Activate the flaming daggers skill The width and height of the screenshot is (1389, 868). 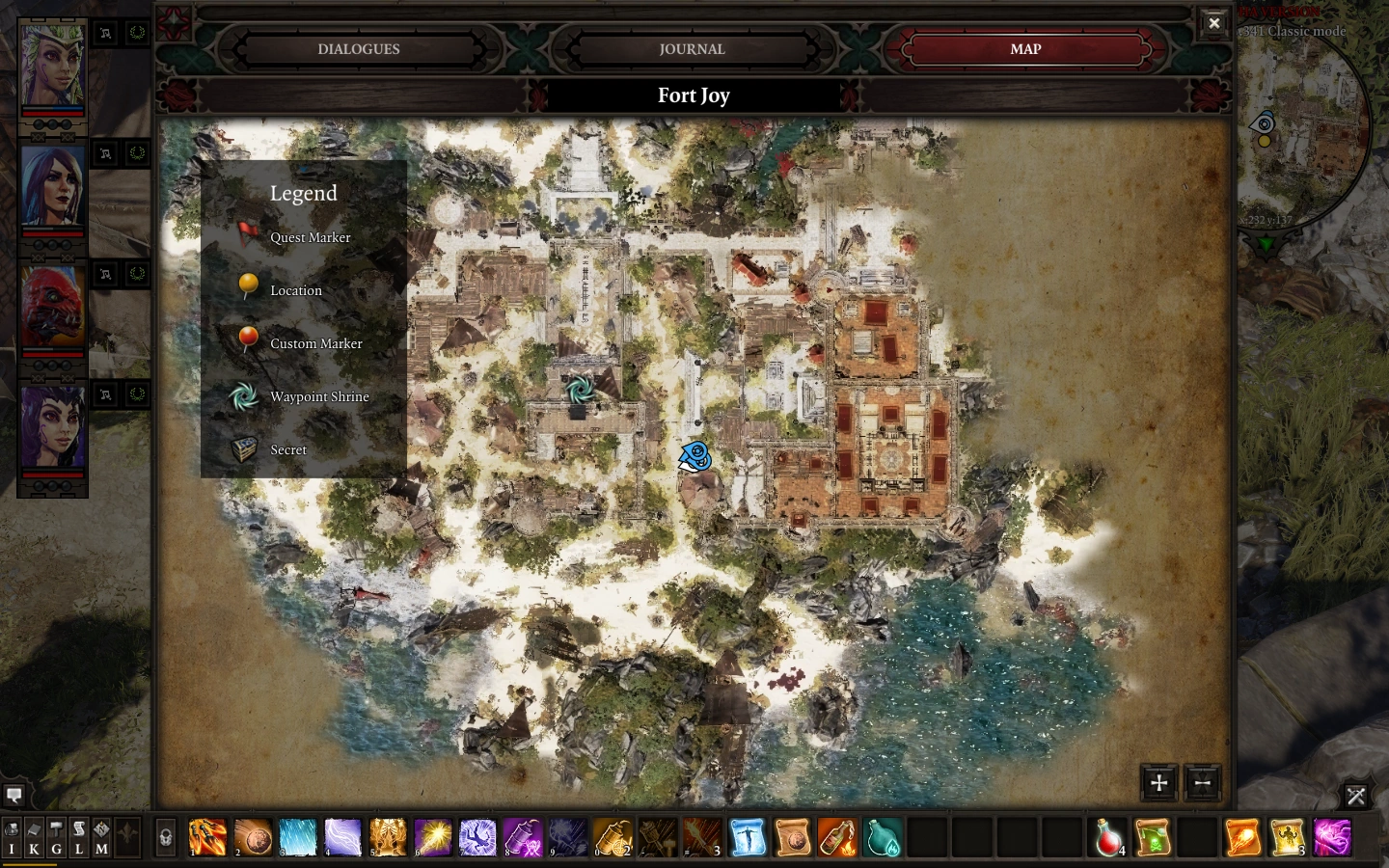(207, 837)
